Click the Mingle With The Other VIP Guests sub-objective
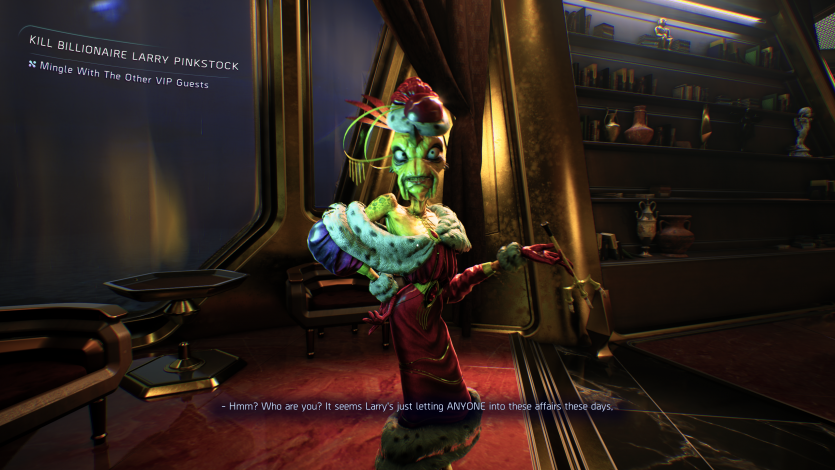Viewport: 835px width, 470px height. 124,84
